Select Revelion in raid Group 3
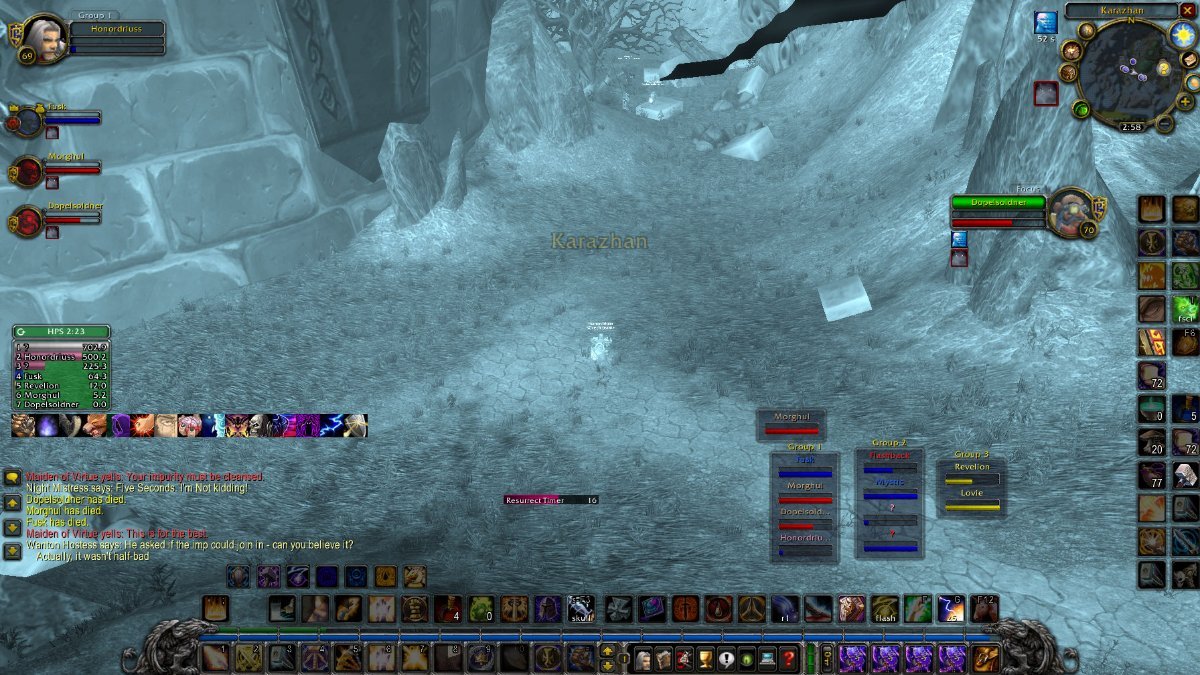1200x675 pixels. coord(972,474)
